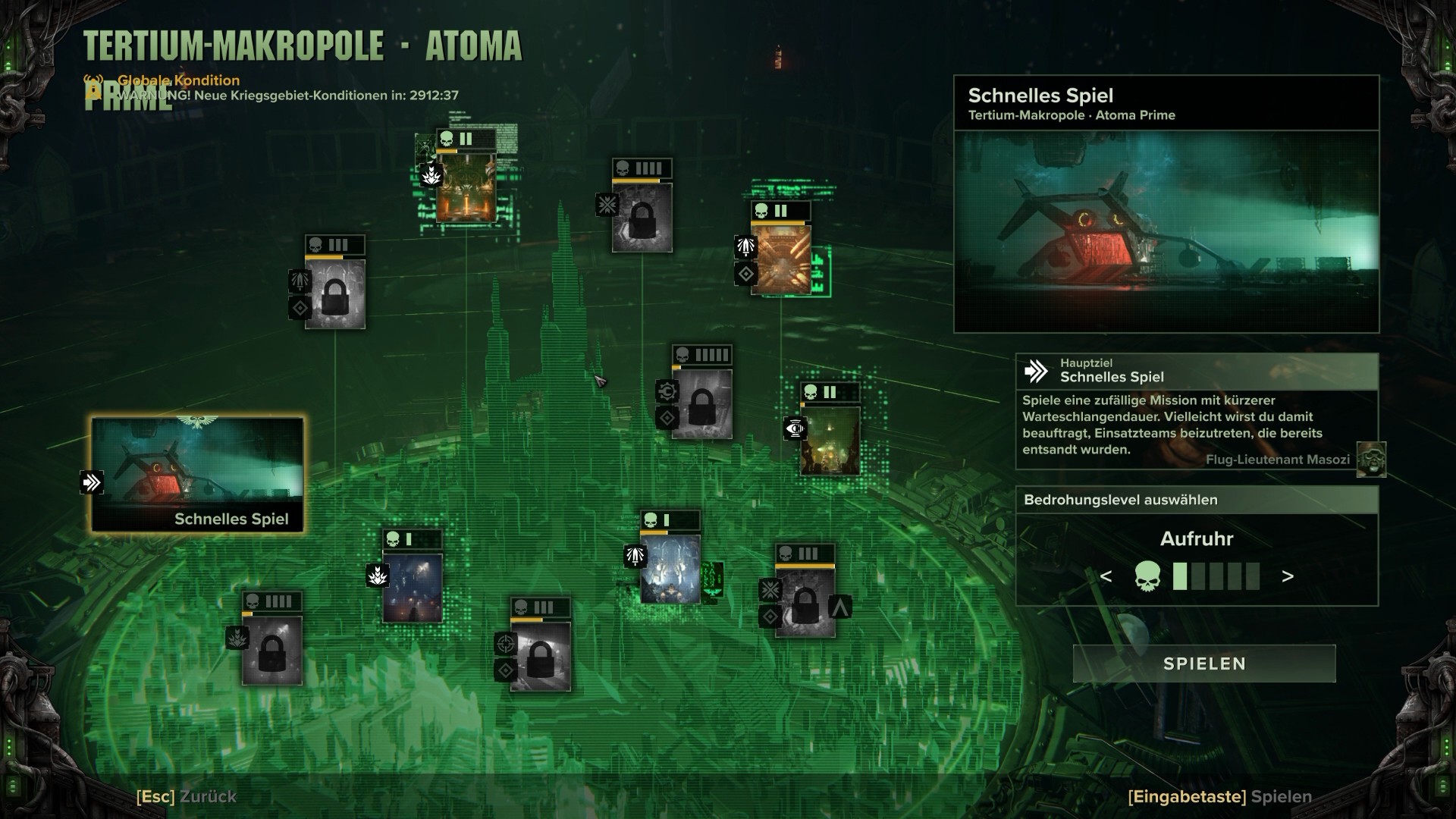Pick the dark blue night-scene mission tile

(412, 588)
